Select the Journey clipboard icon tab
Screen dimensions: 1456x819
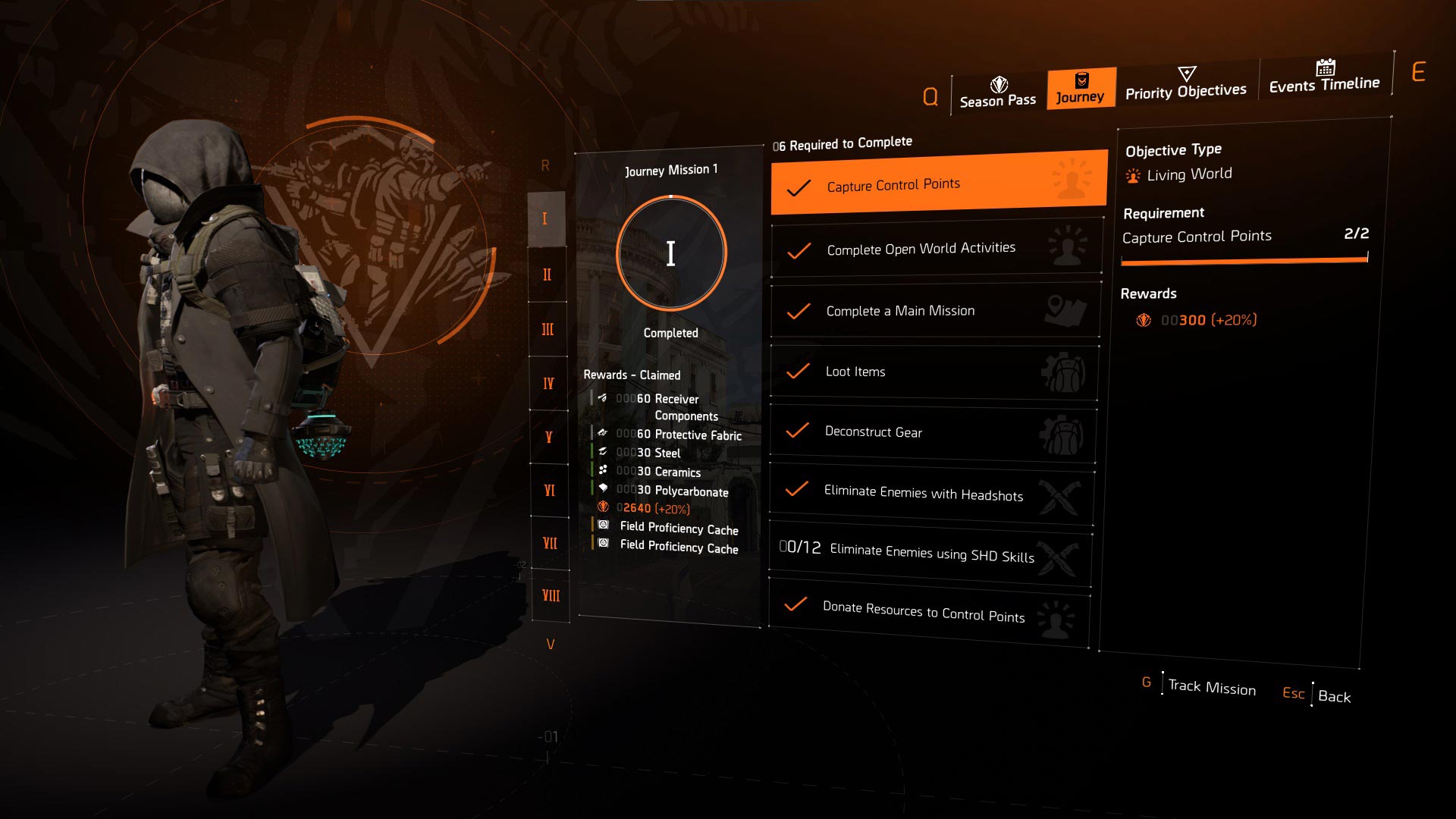point(1081,80)
